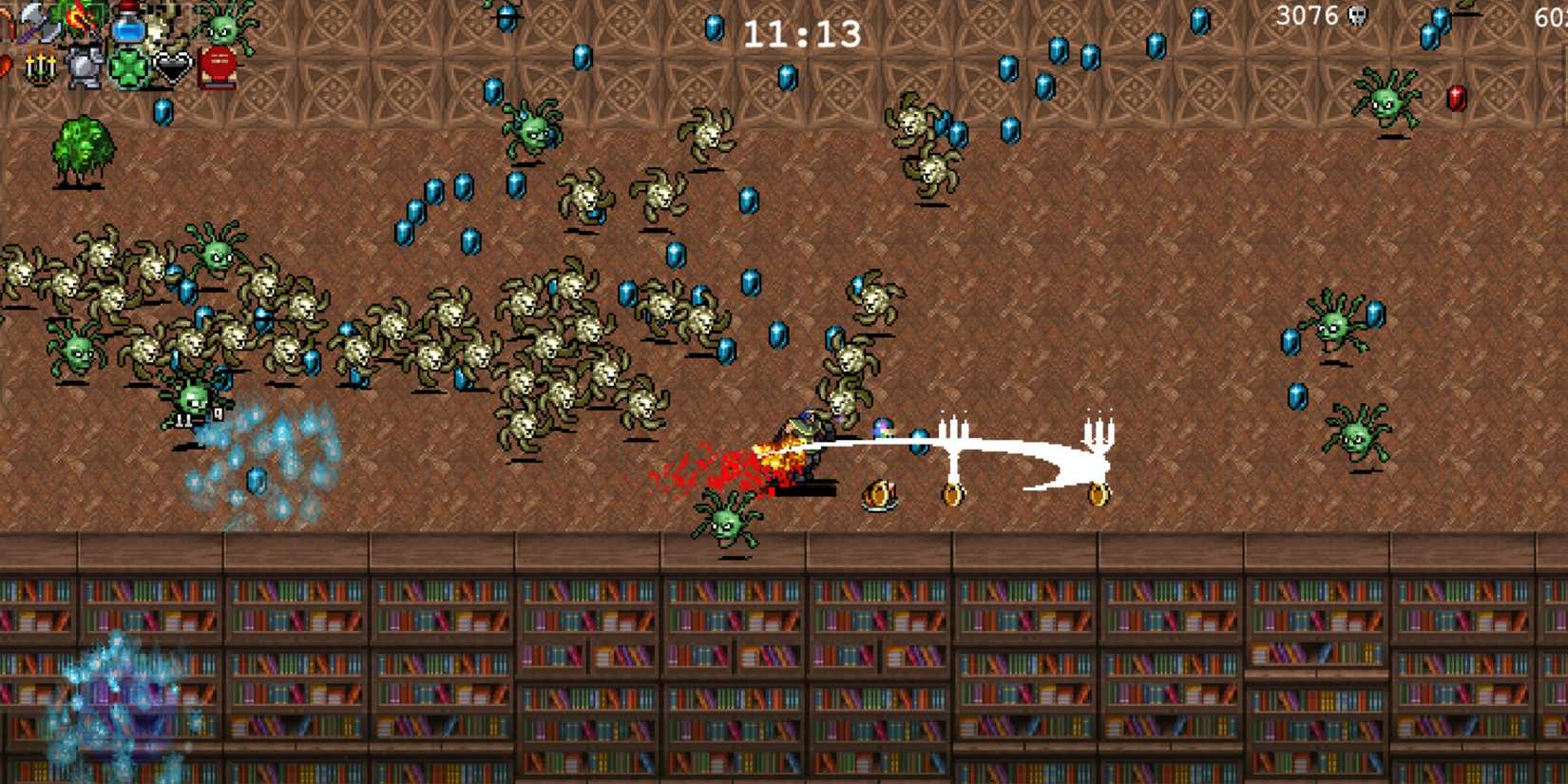The height and width of the screenshot is (784, 1568).
Task: Click the Candelabrador candlestick icon
Action: (x=39, y=65)
